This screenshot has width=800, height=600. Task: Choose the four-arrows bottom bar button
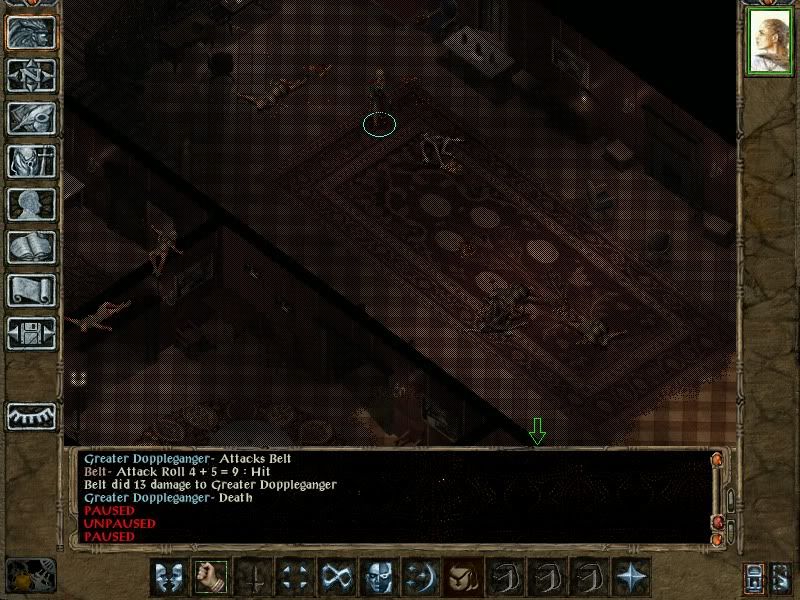(294, 576)
